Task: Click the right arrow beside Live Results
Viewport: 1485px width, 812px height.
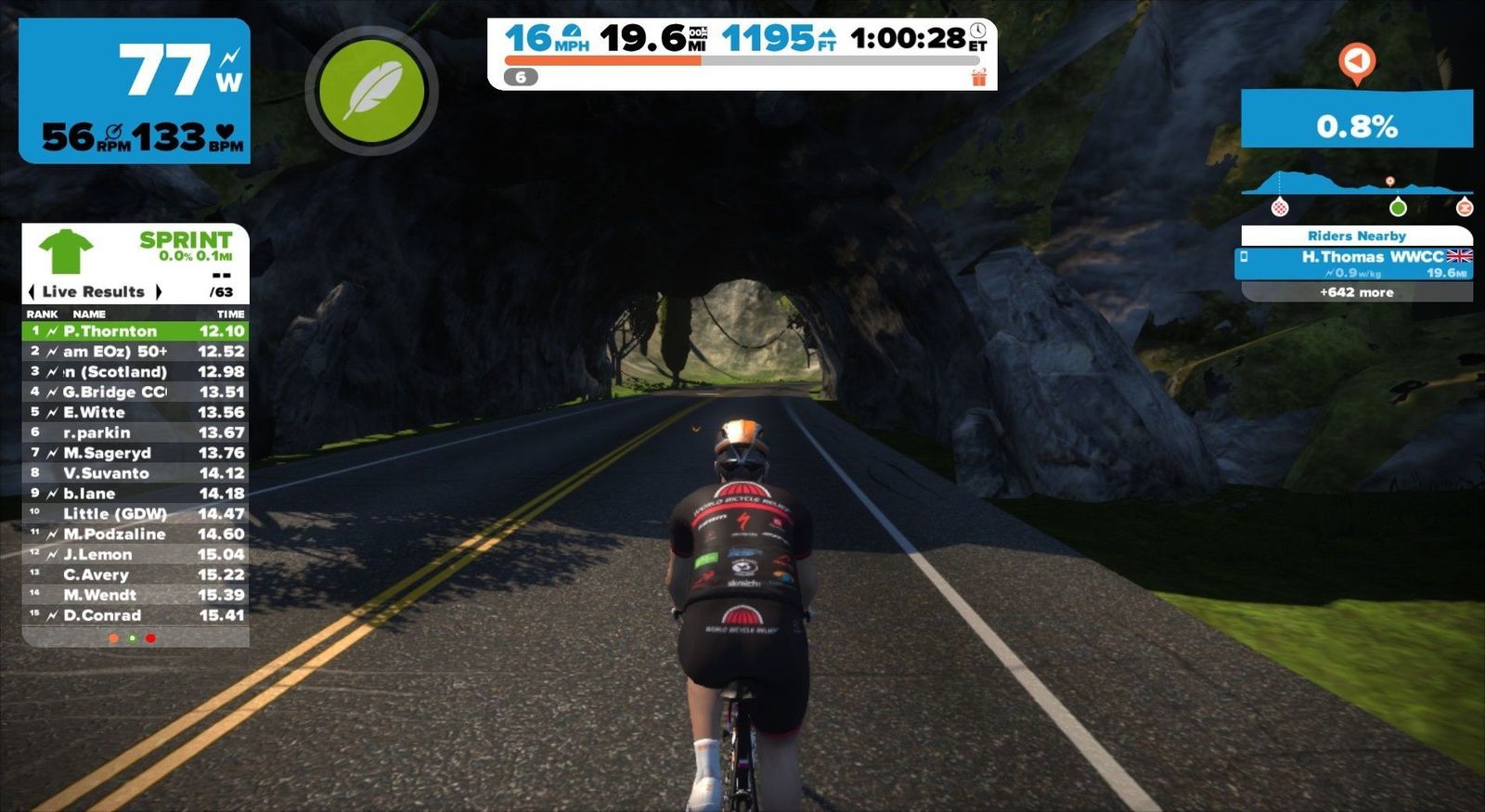Action: (x=159, y=291)
